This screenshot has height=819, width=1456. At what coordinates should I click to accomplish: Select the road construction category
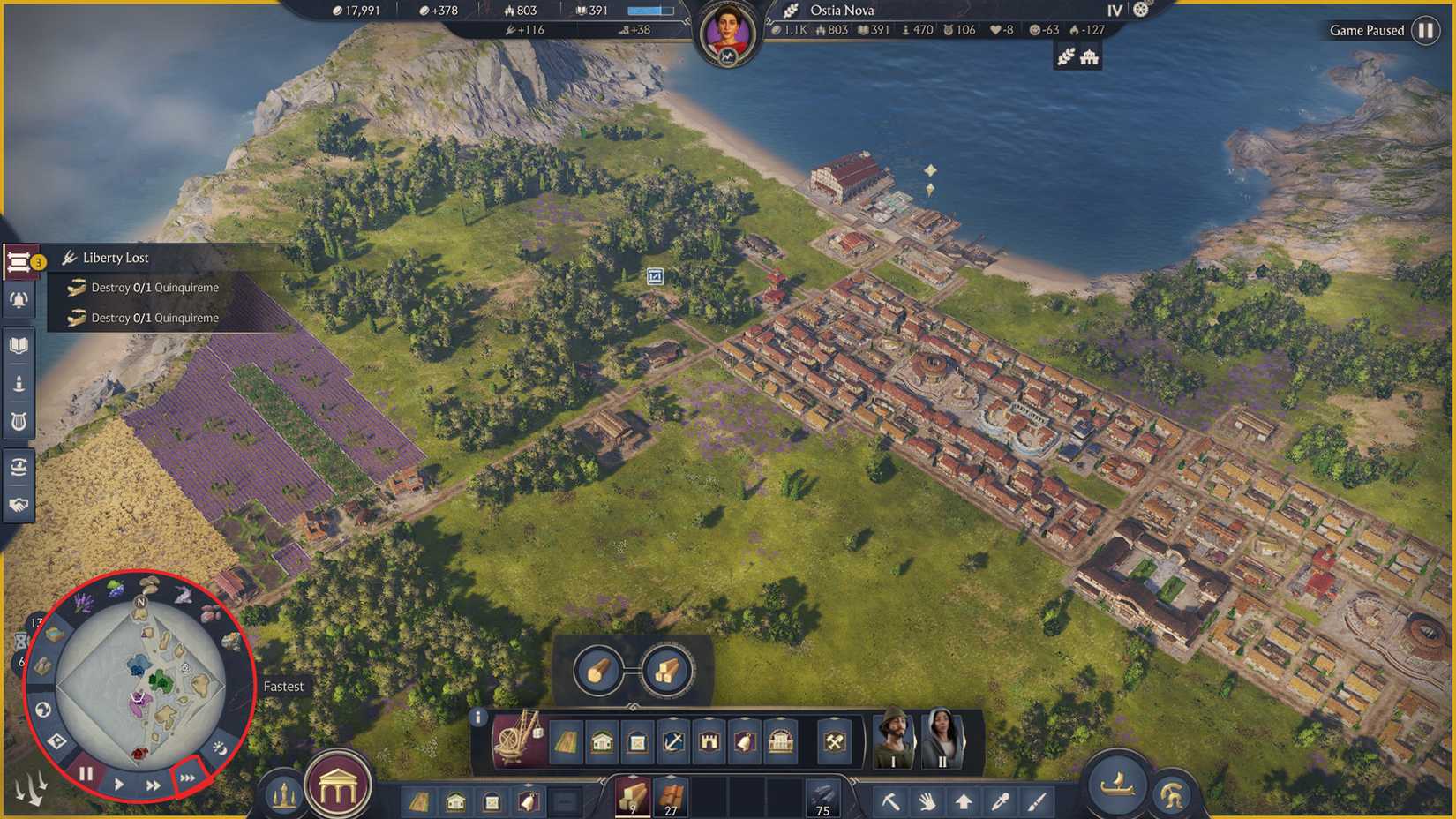pyautogui.click(x=566, y=741)
